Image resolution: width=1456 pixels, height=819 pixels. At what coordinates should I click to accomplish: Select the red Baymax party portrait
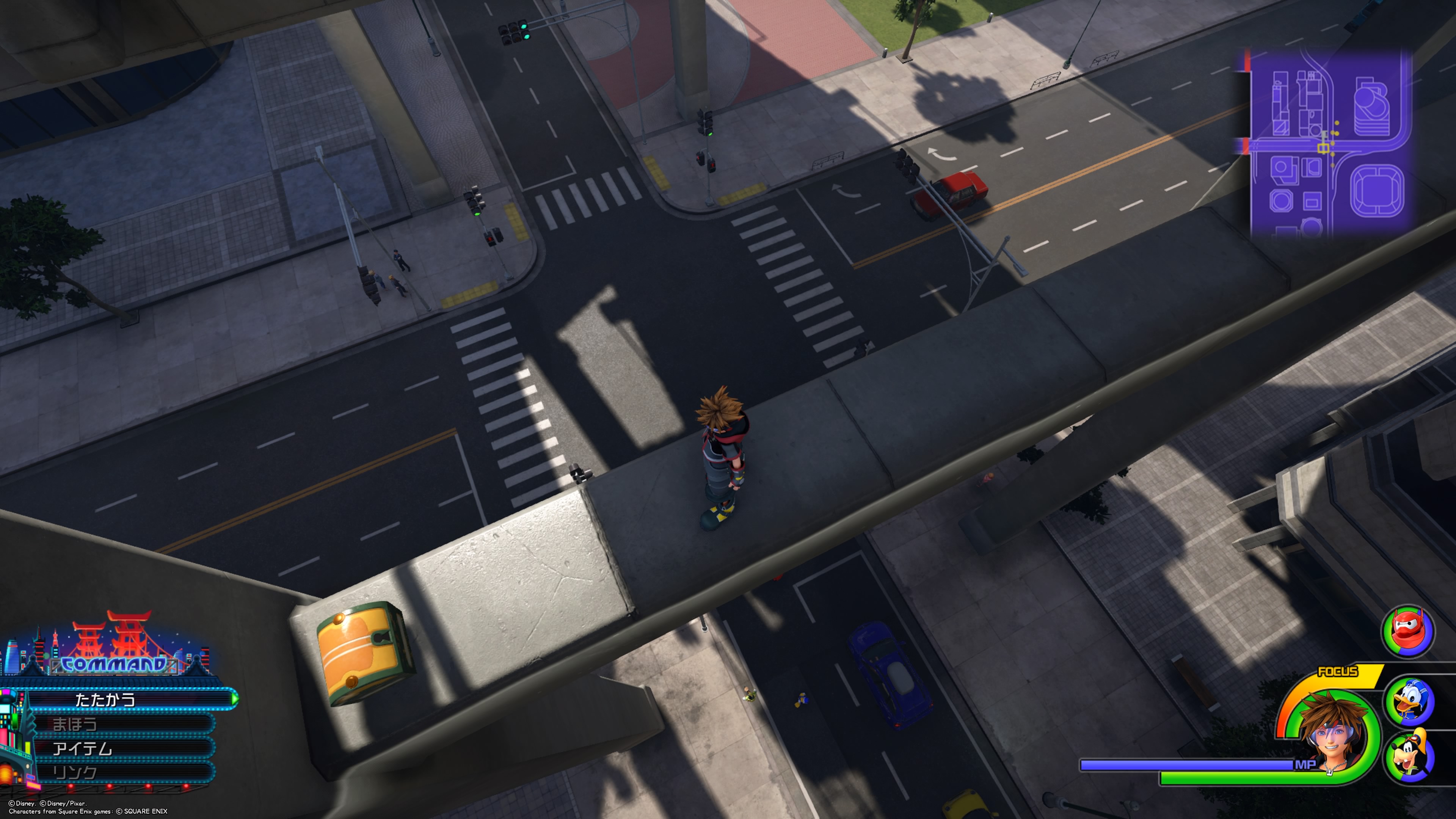(x=1407, y=631)
